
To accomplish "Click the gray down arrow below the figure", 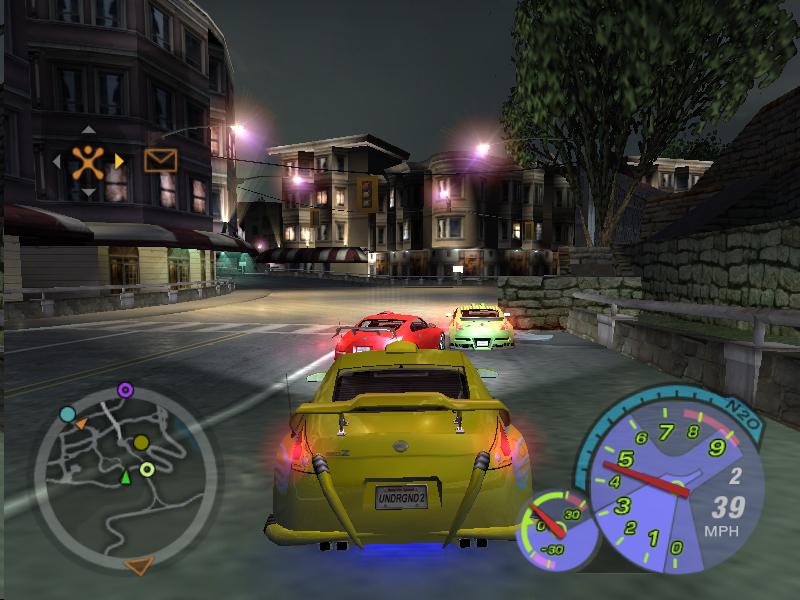I will click(89, 191).
